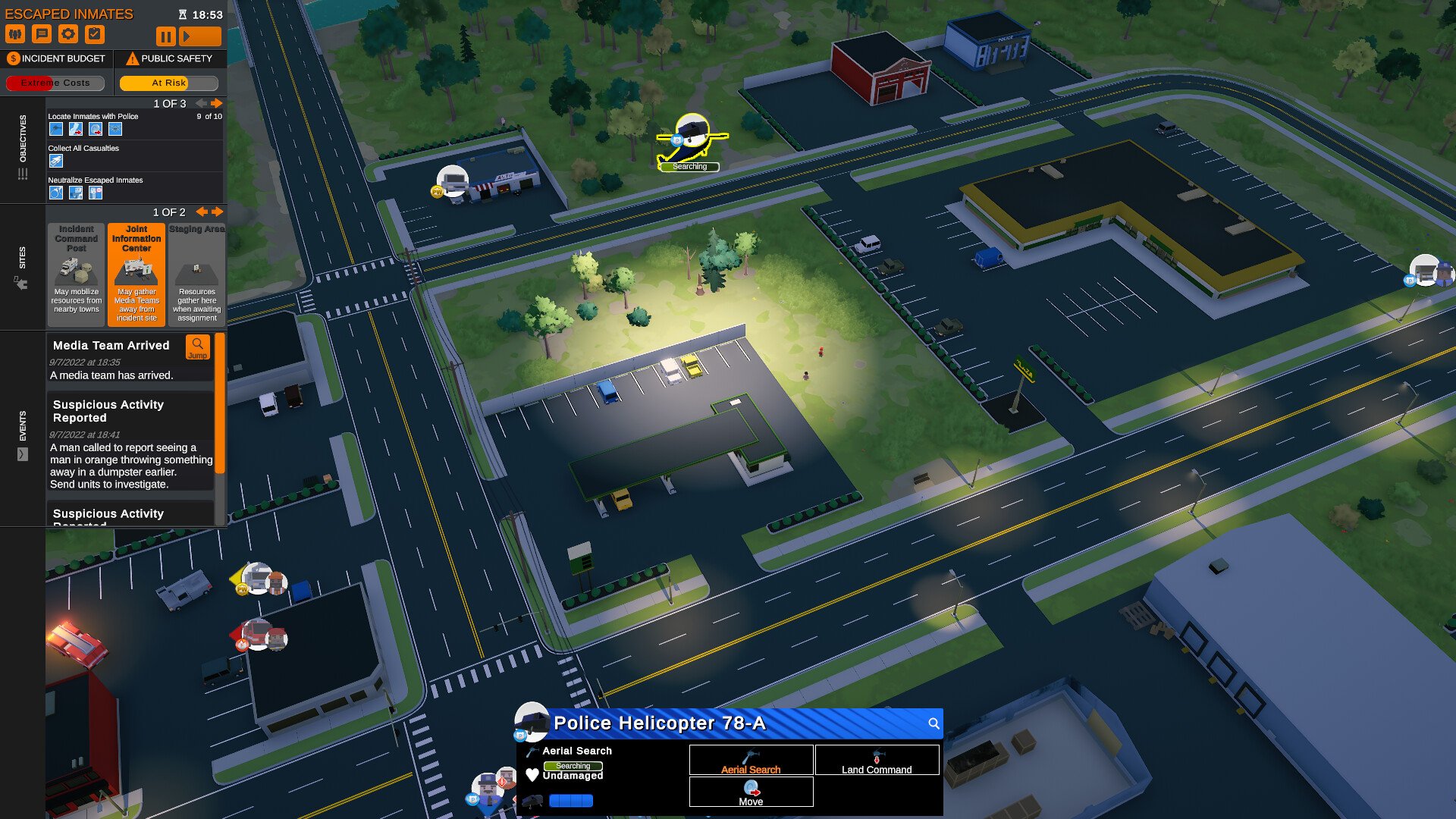Viewport: 1456px width, 819px height.
Task: Pause the game simulation
Action: click(x=165, y=36)
